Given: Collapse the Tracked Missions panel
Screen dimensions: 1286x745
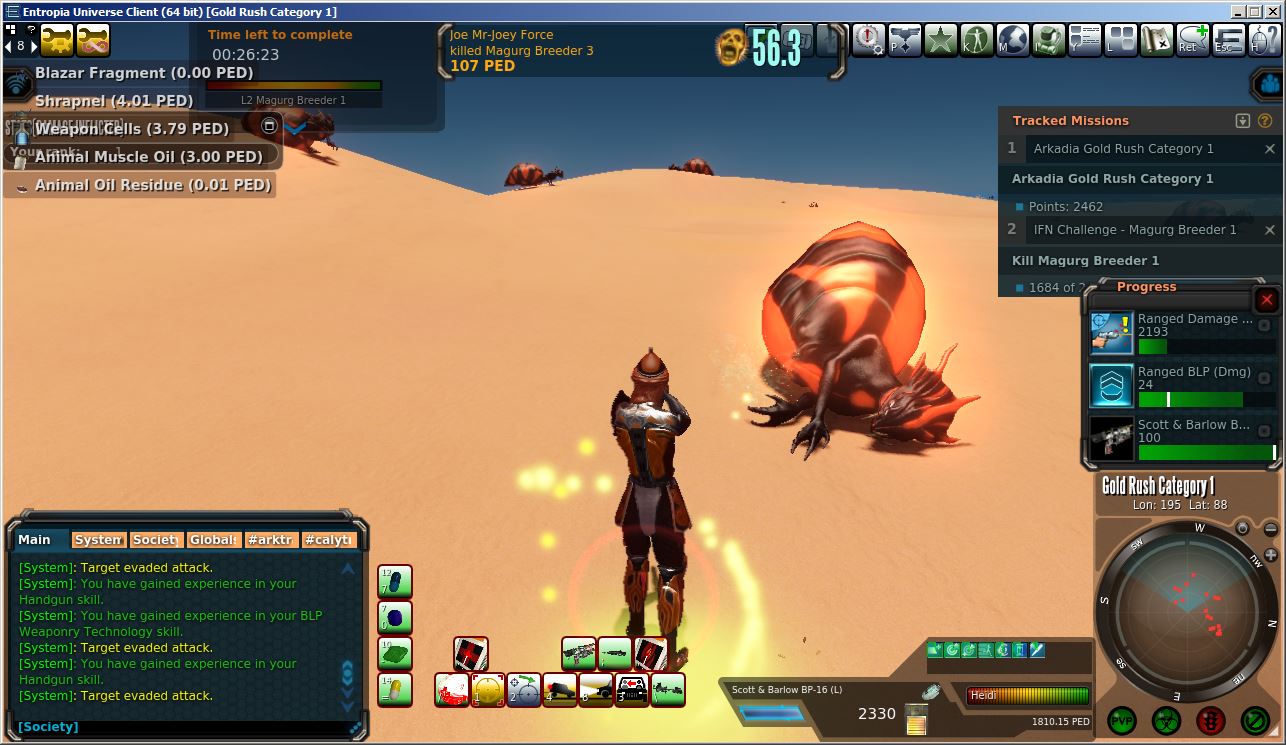Looking at the screenshot, I should [x=1243, y=121].
